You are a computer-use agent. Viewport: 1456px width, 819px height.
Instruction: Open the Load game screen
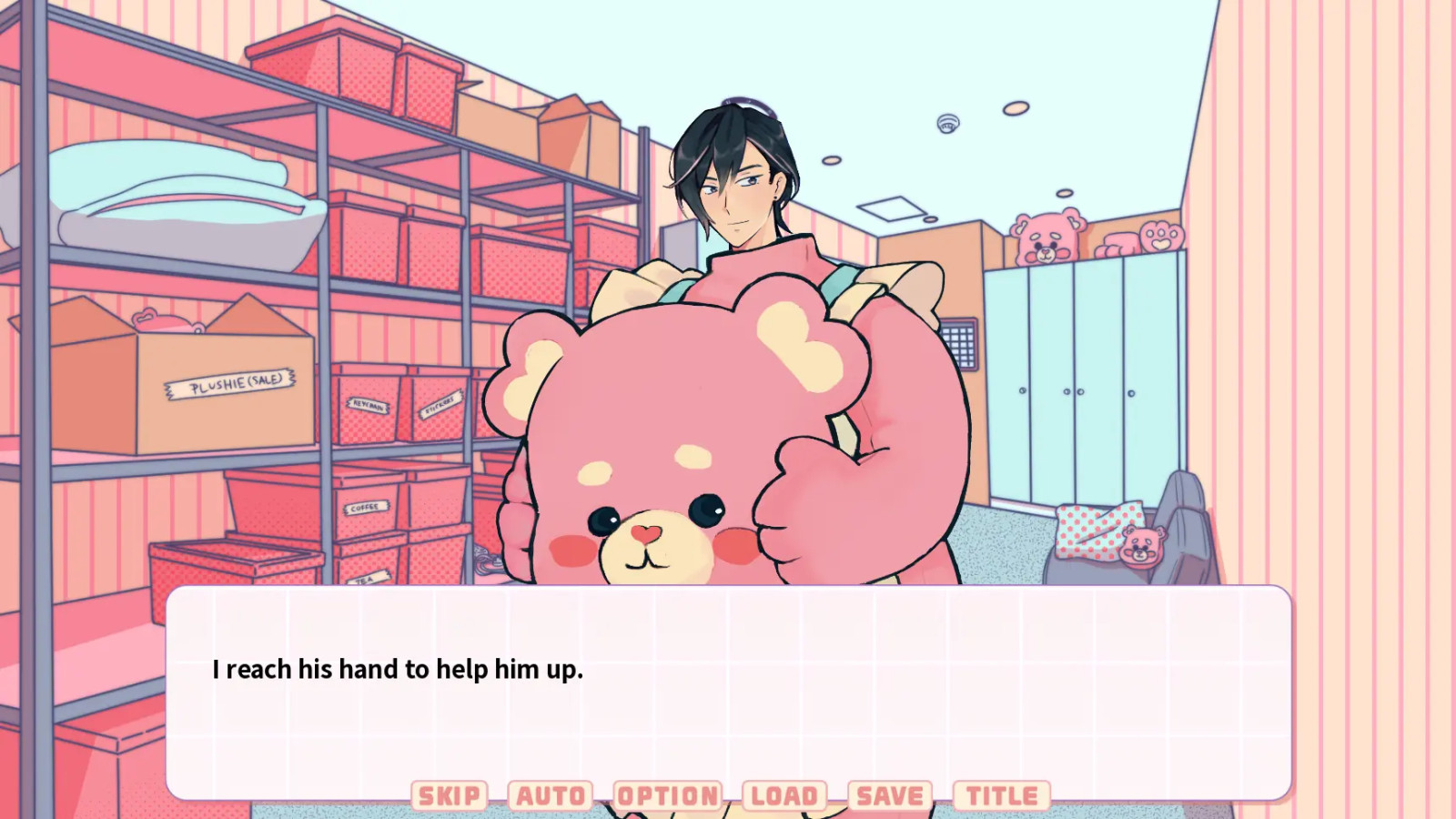tap(784, 794)
